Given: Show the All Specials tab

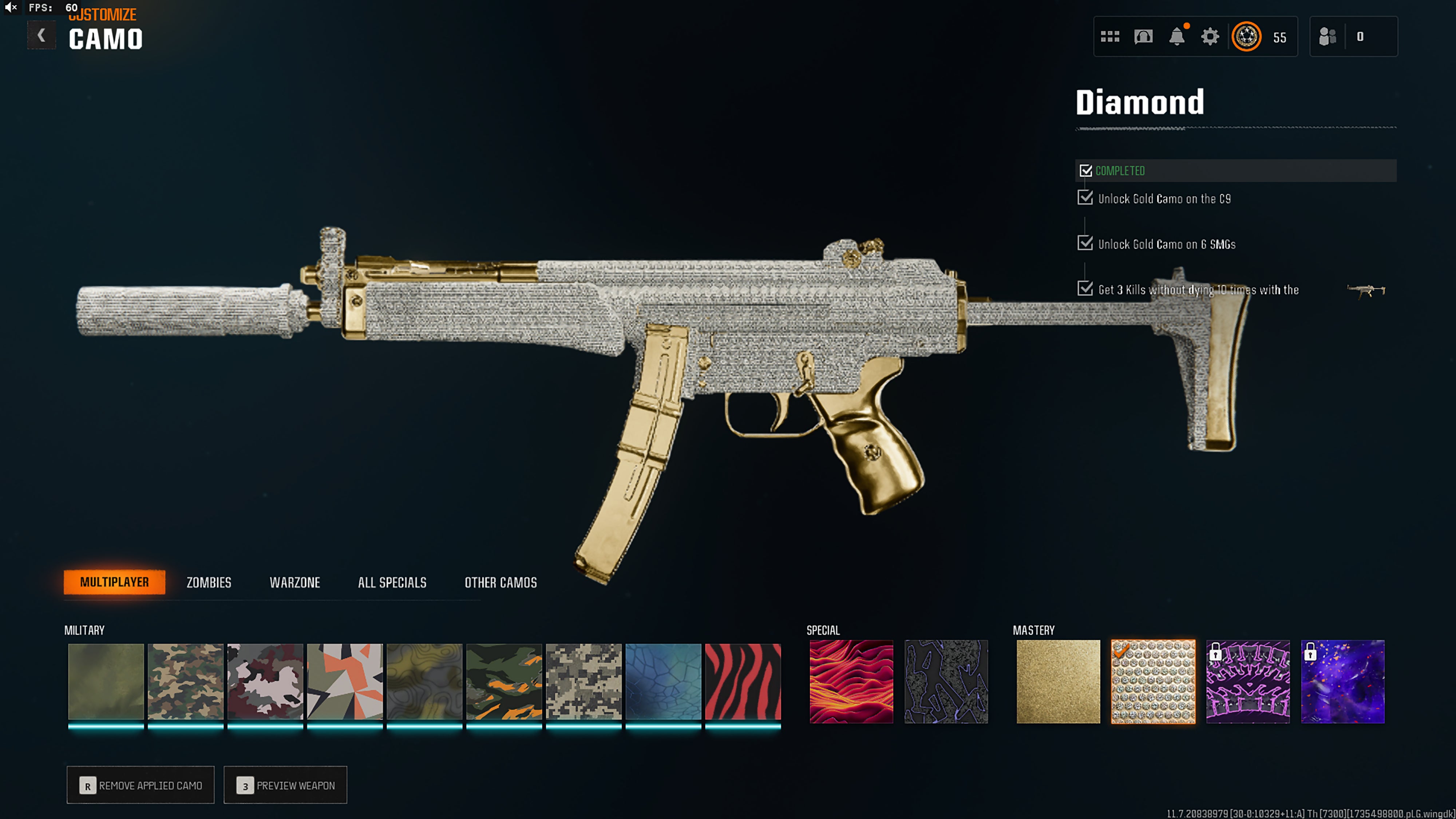Looking at the screenshot, I should coord(392,582).
